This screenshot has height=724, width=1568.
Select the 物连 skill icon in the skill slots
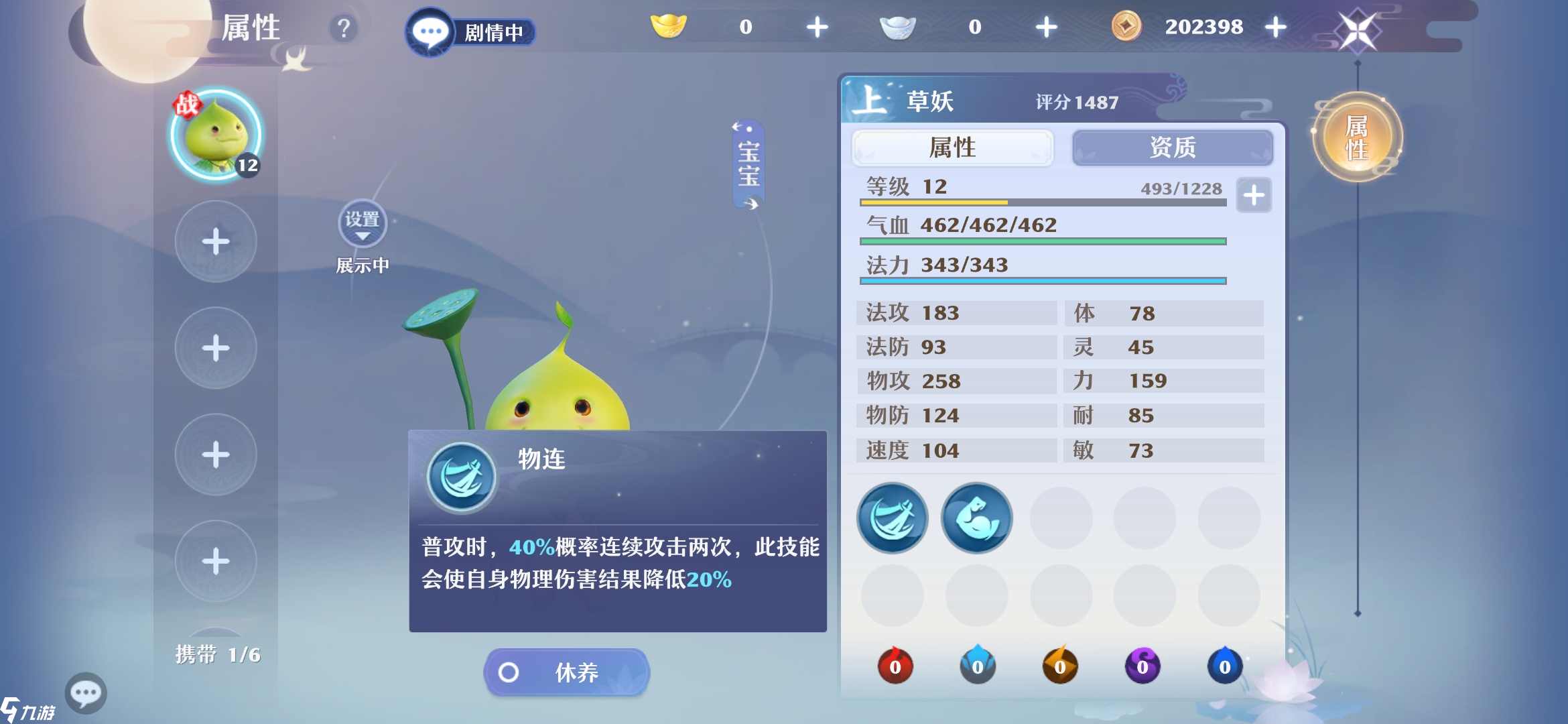[892, 518]
